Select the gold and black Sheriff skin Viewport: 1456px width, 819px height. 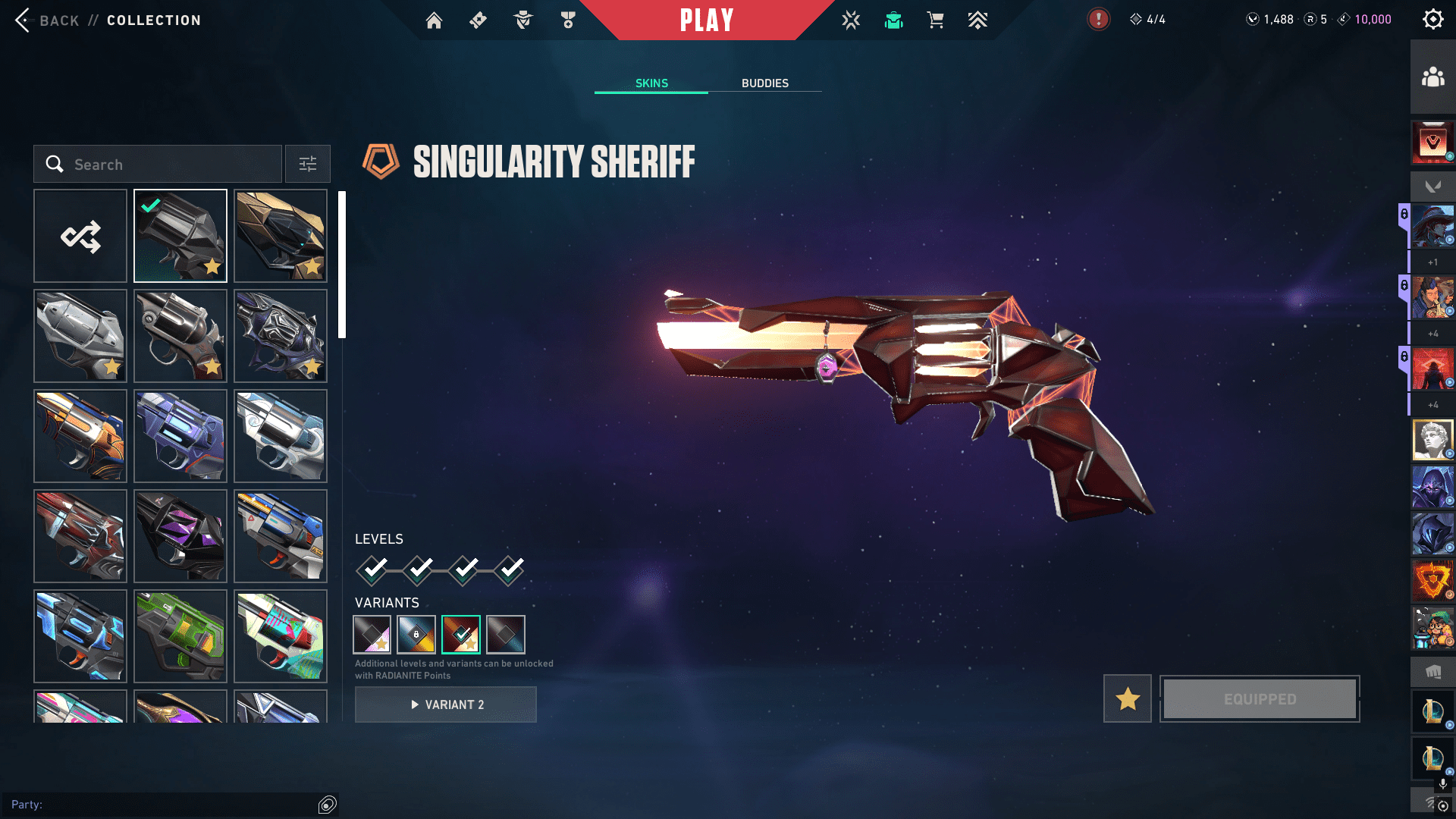click(x=281, y=237)
